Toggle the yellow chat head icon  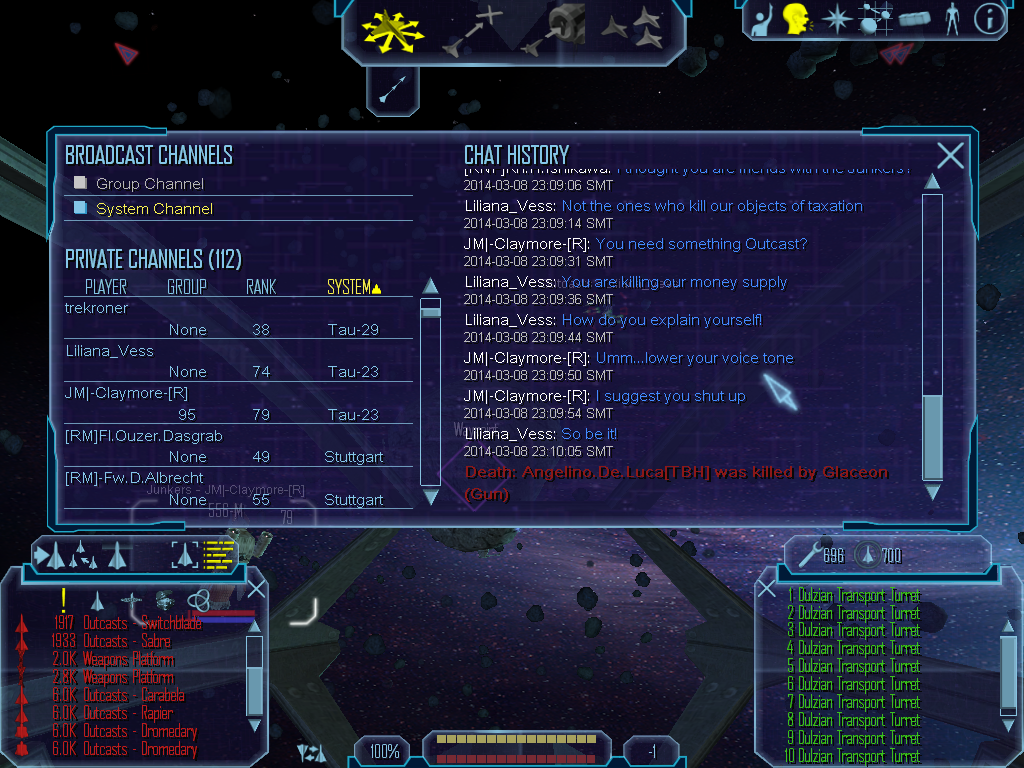pyautogui.click(x=795, y=19)
